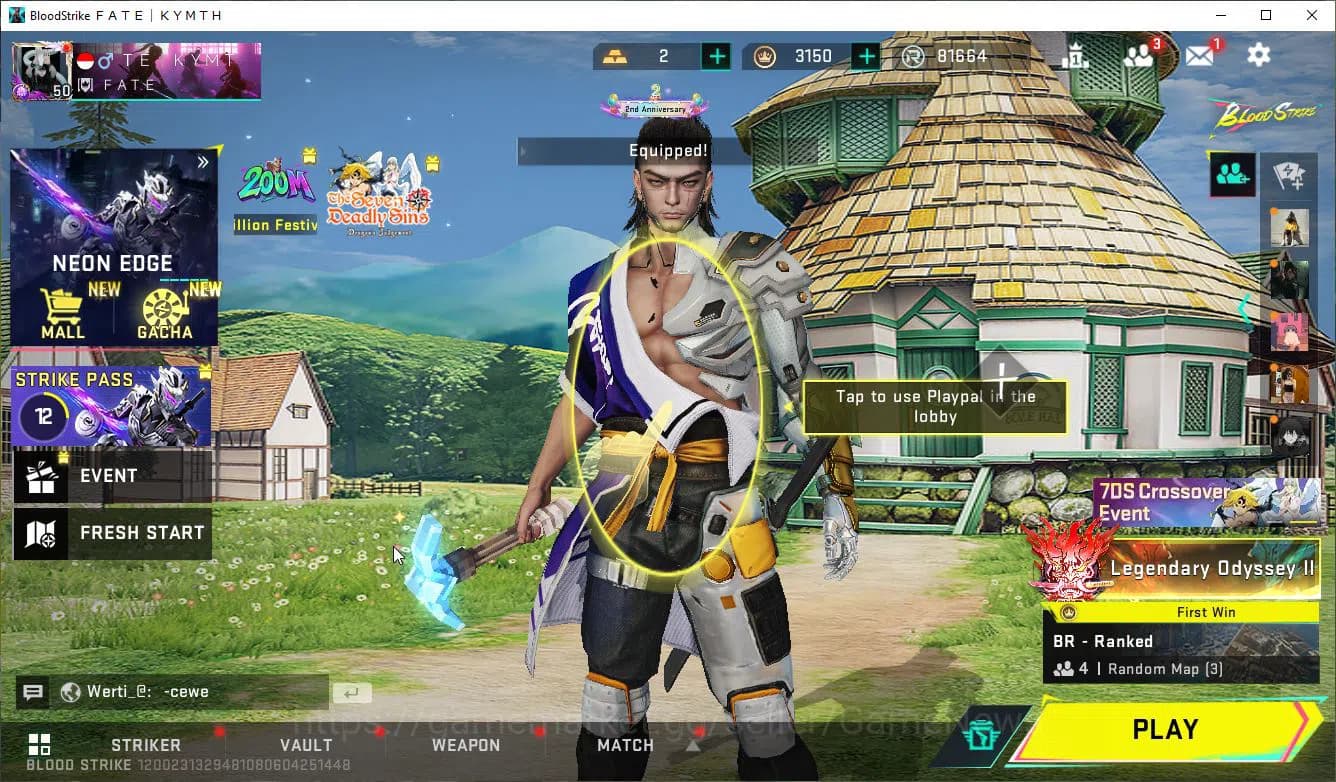Switch to the VAULT tab
The height and width of the screenshot is (782, 1336).
(x=306, y=745)
